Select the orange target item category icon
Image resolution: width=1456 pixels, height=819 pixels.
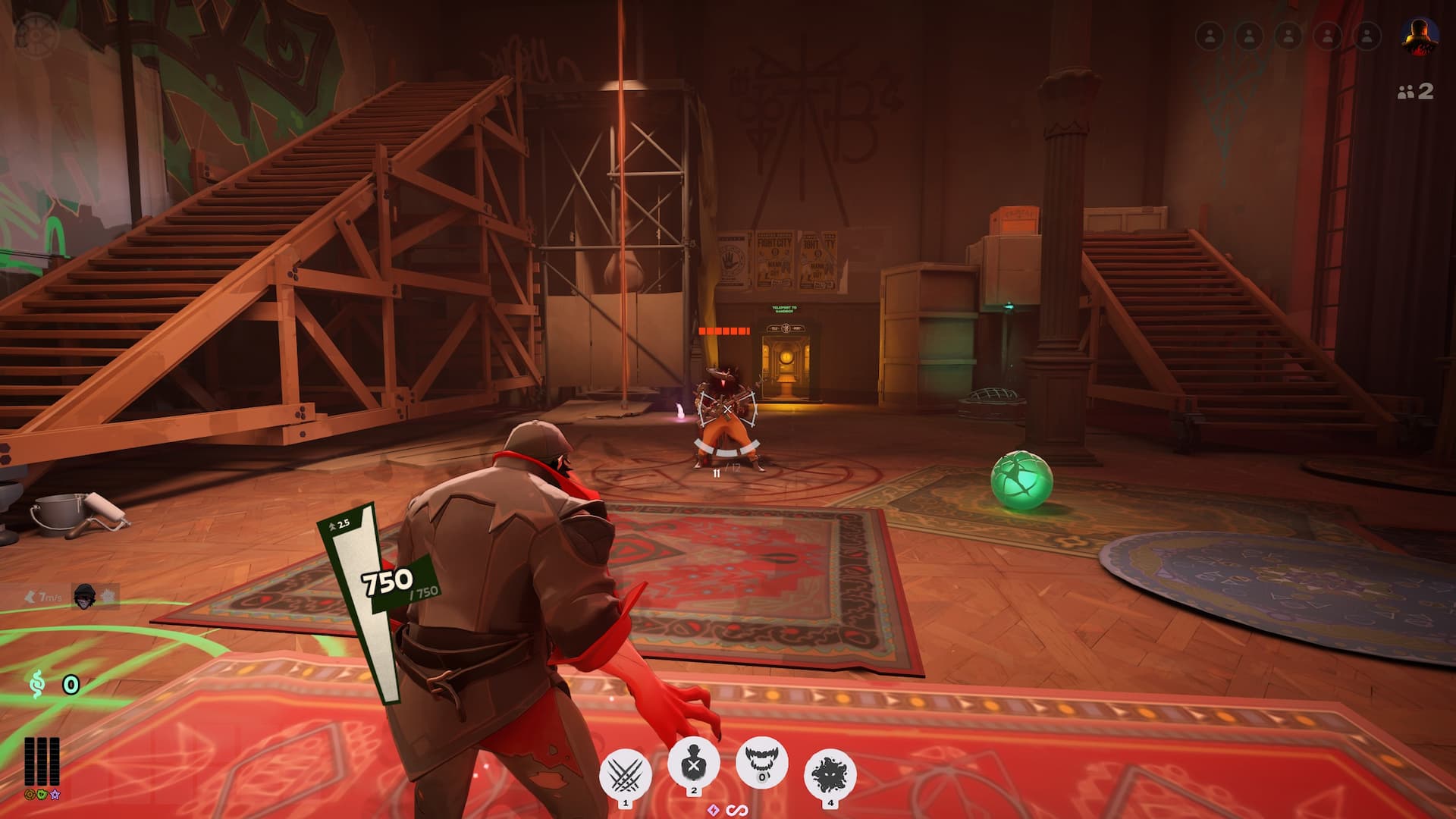click(x=30, y=795)
